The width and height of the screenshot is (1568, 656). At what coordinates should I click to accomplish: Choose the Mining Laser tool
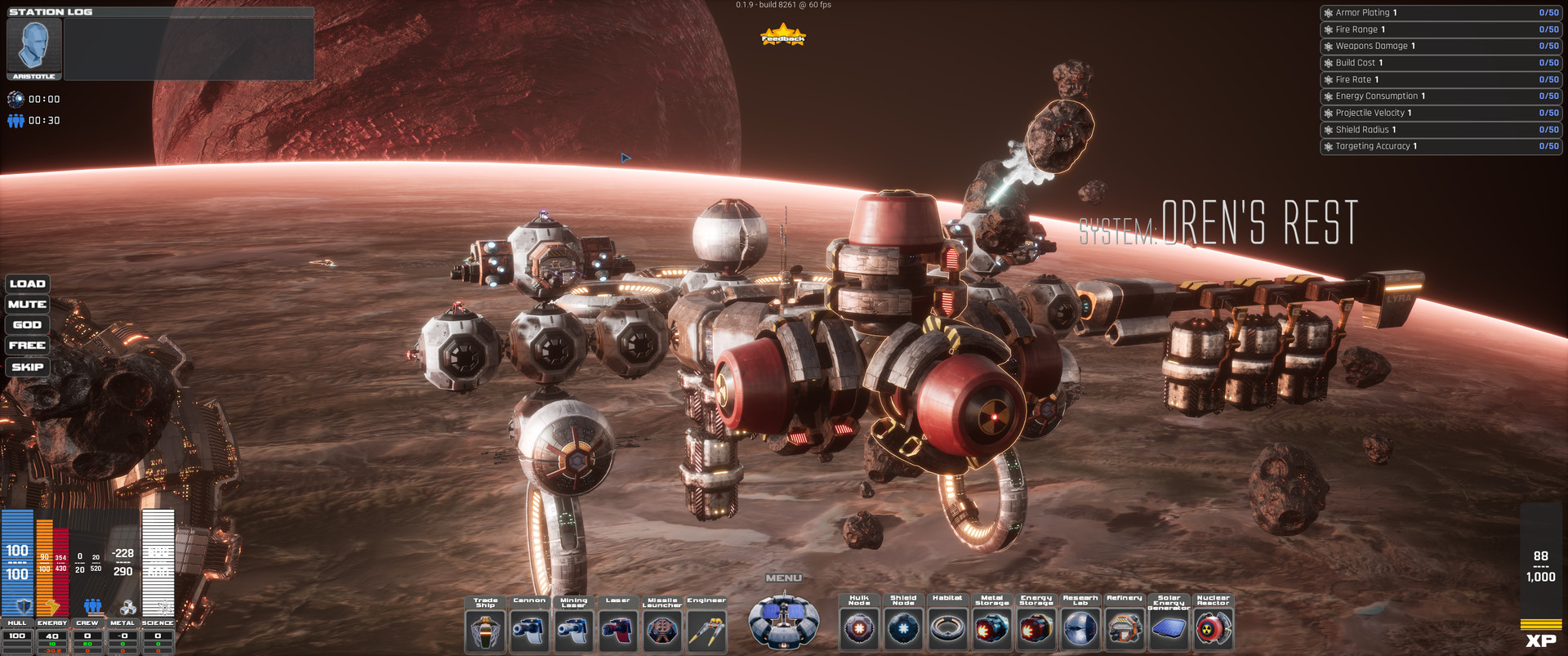(x=573, y=627)
